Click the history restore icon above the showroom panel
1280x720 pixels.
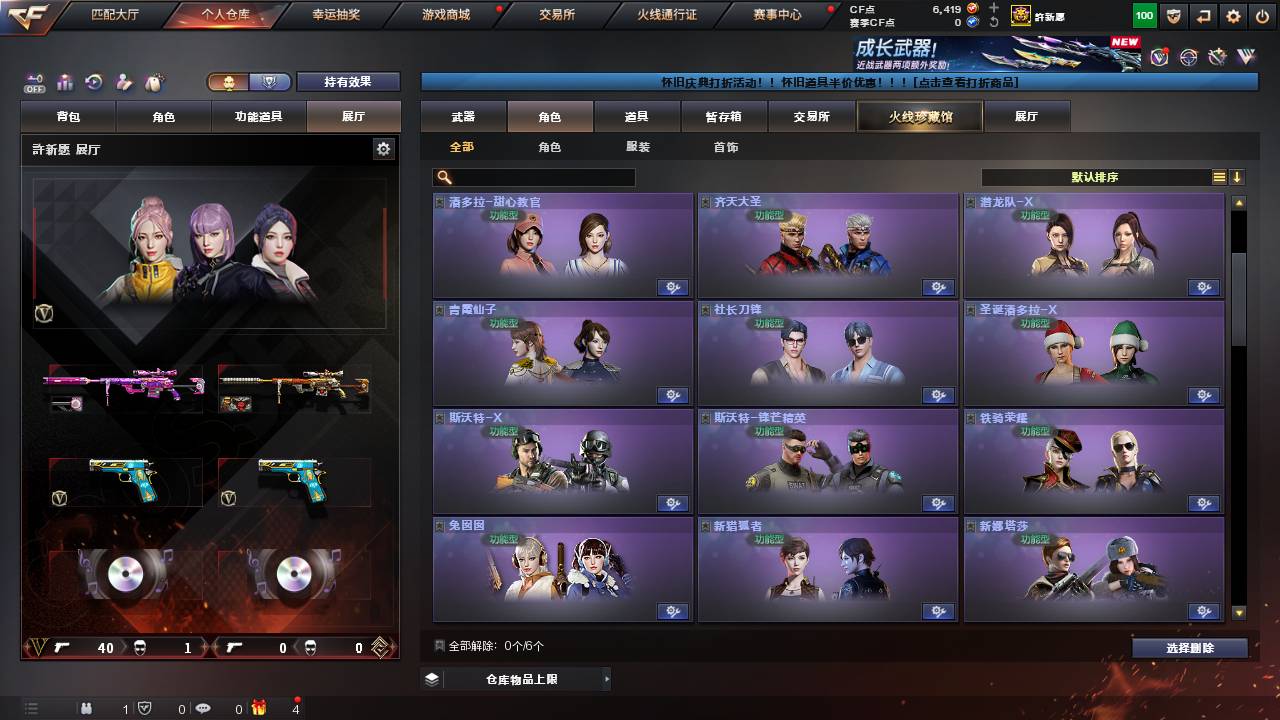click(93, 82)
